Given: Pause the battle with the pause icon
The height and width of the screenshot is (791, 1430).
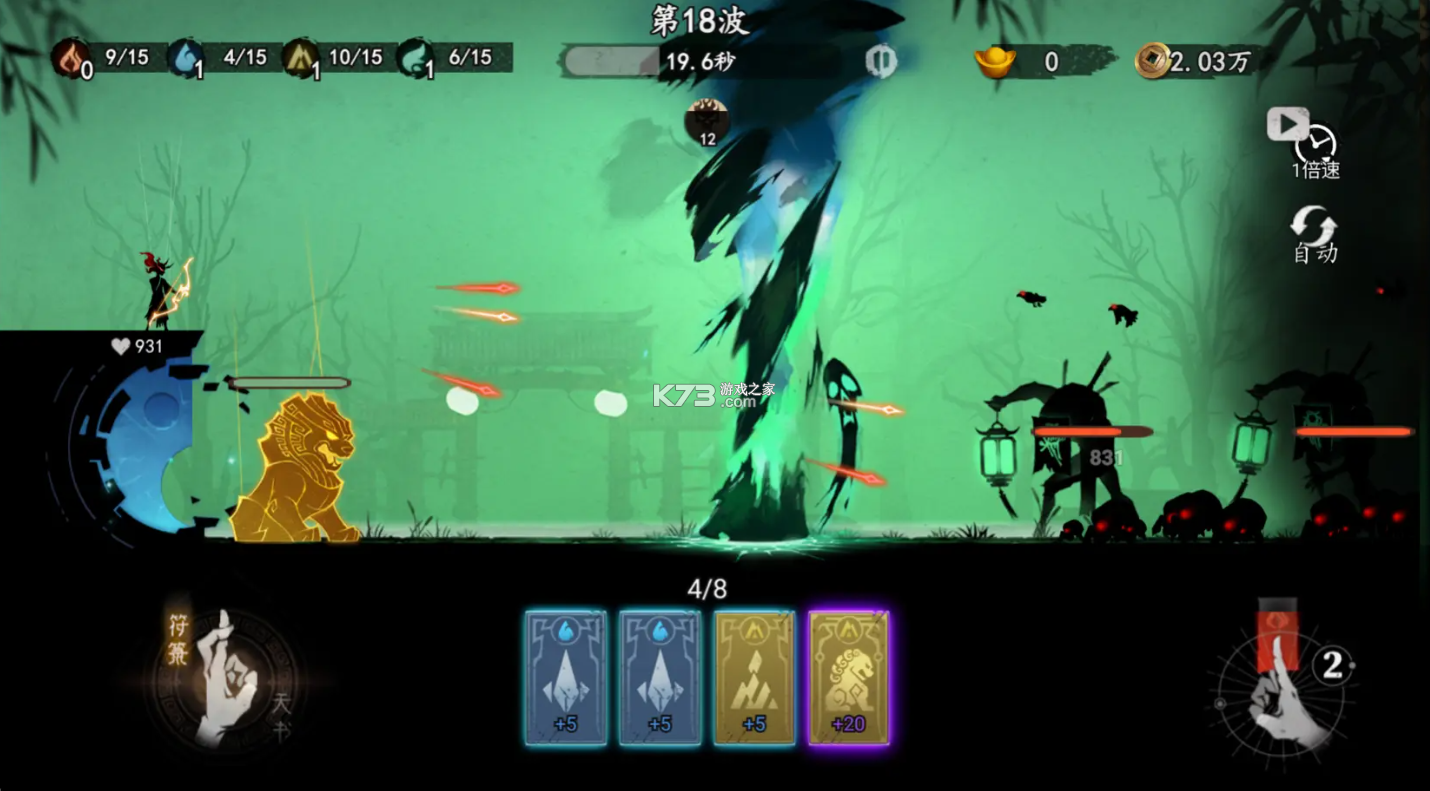Looking at the screenshot, I should click(x=880, y=60).
